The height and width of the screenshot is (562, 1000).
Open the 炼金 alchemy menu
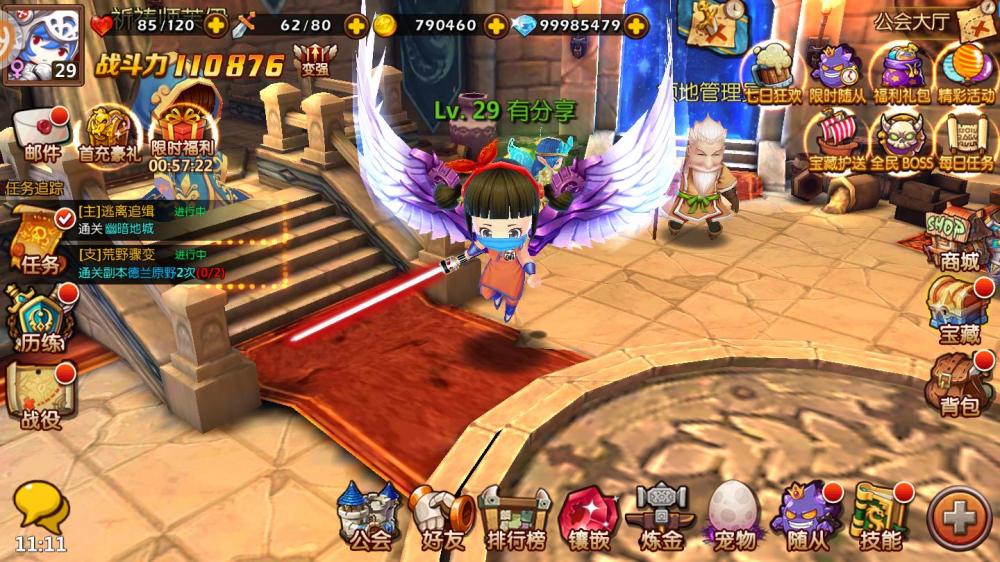click(x=660, y=517)
